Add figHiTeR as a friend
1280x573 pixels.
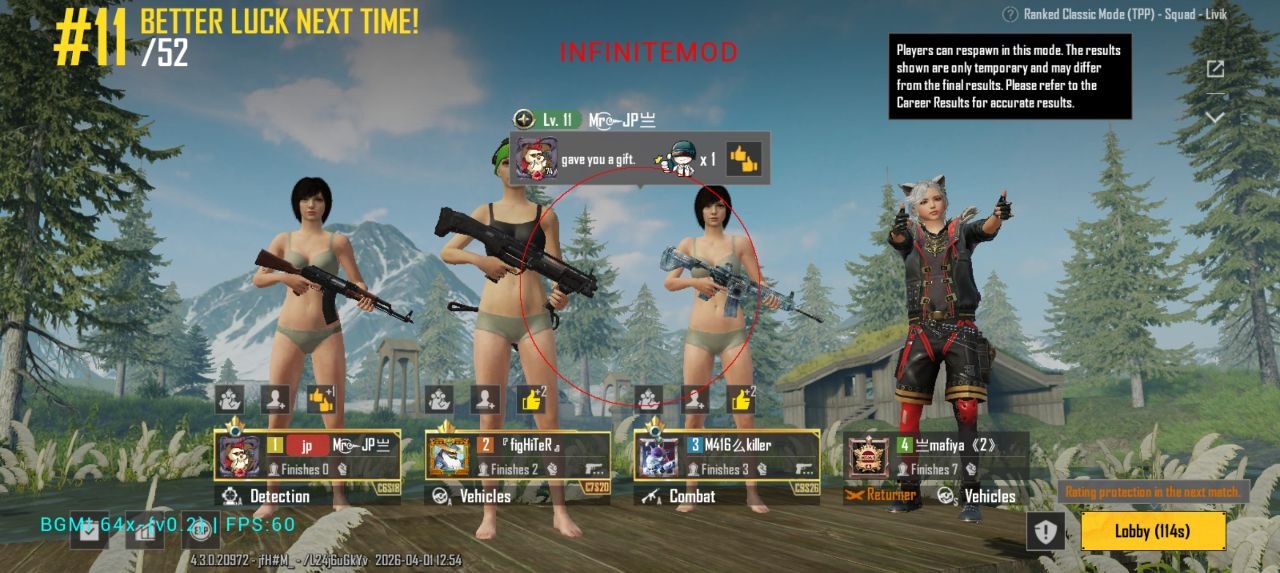tap(485, 399)
